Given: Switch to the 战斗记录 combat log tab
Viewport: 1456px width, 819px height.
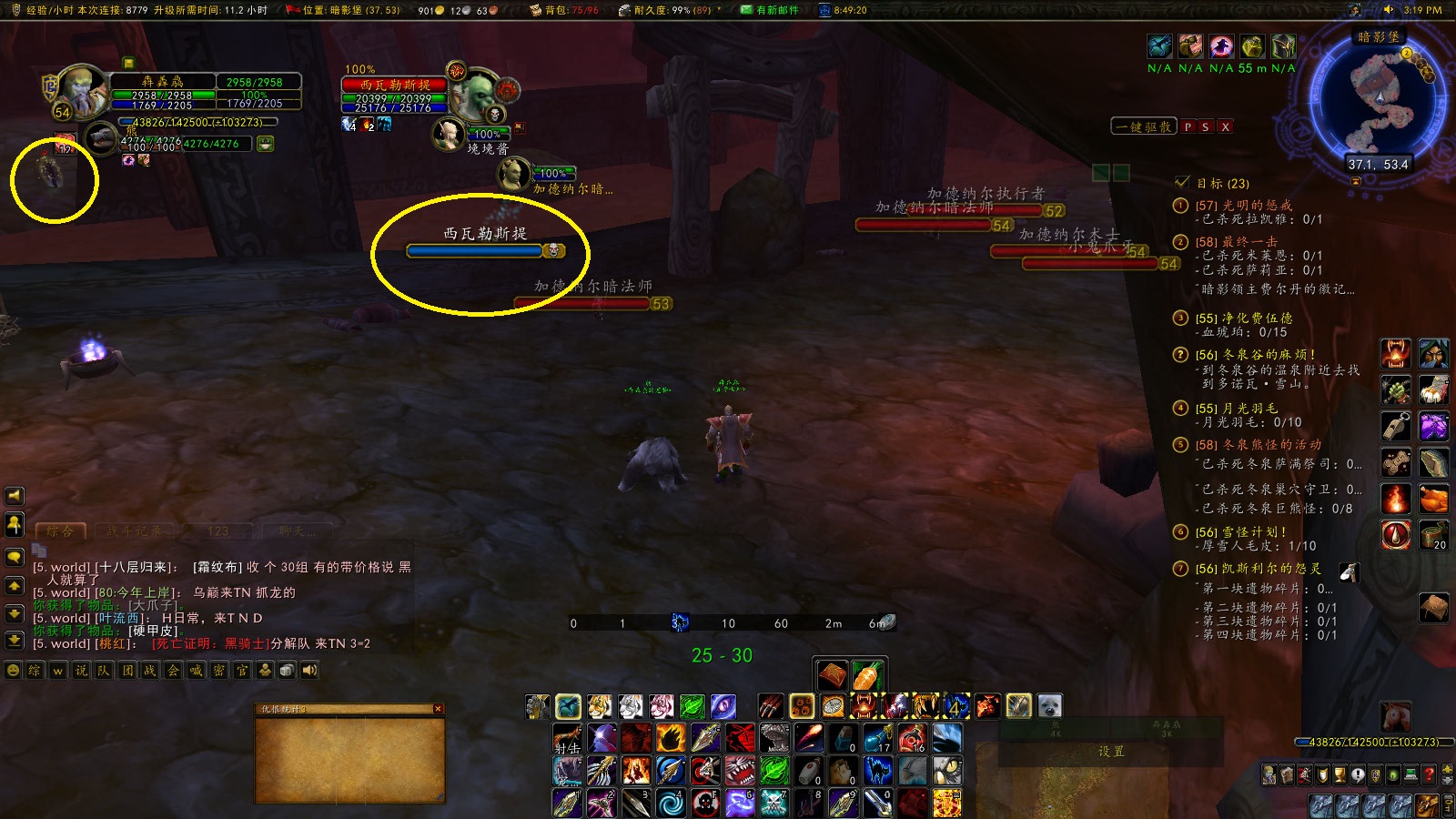Looking at the screenshot, I should pos(134,530).
